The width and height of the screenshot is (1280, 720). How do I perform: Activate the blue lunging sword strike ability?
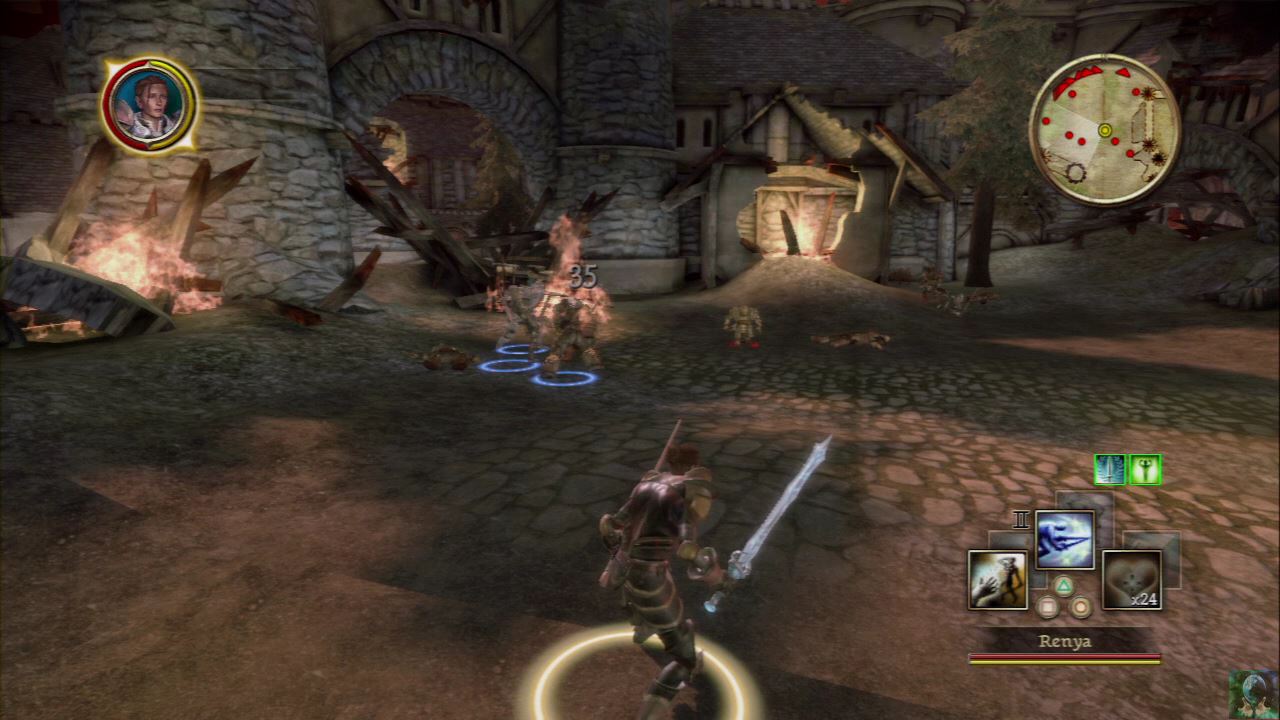(1064, 540)
